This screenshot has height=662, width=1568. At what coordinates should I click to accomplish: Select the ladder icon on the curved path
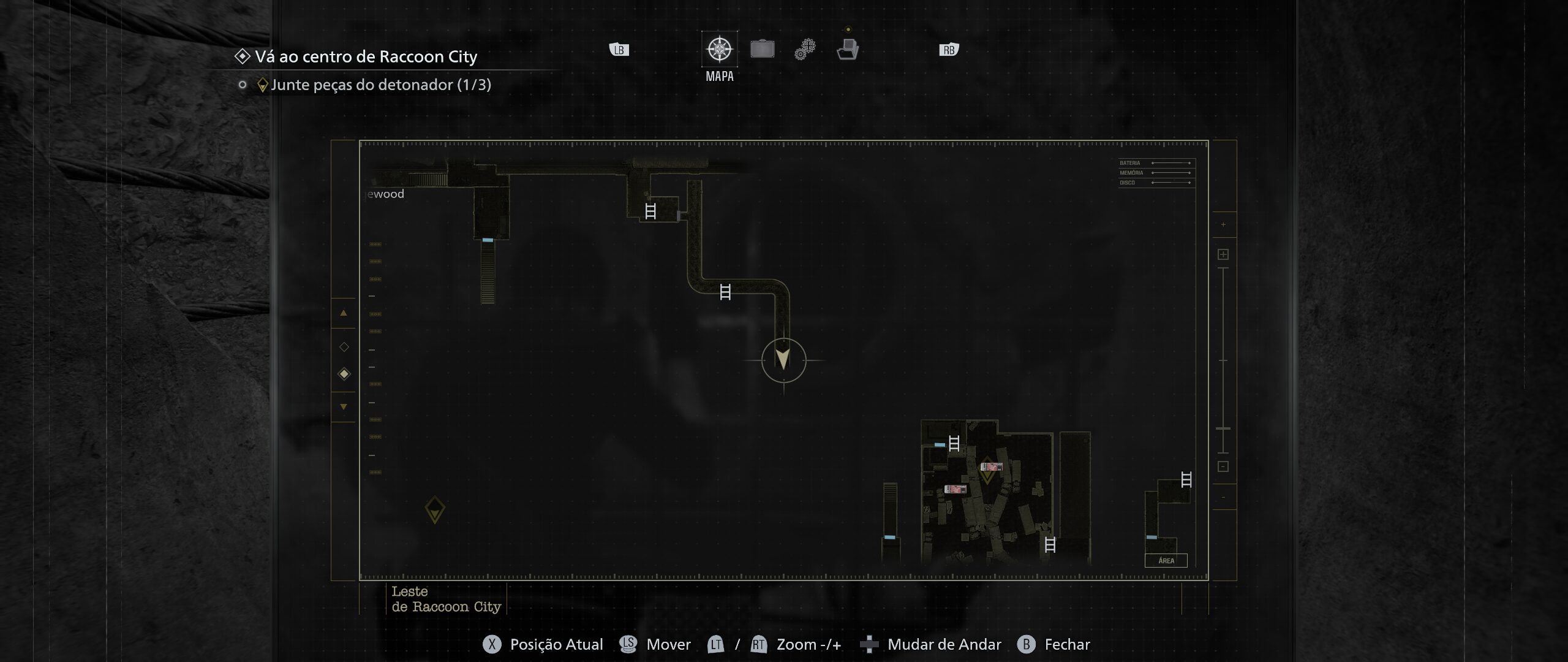point(725,292)
